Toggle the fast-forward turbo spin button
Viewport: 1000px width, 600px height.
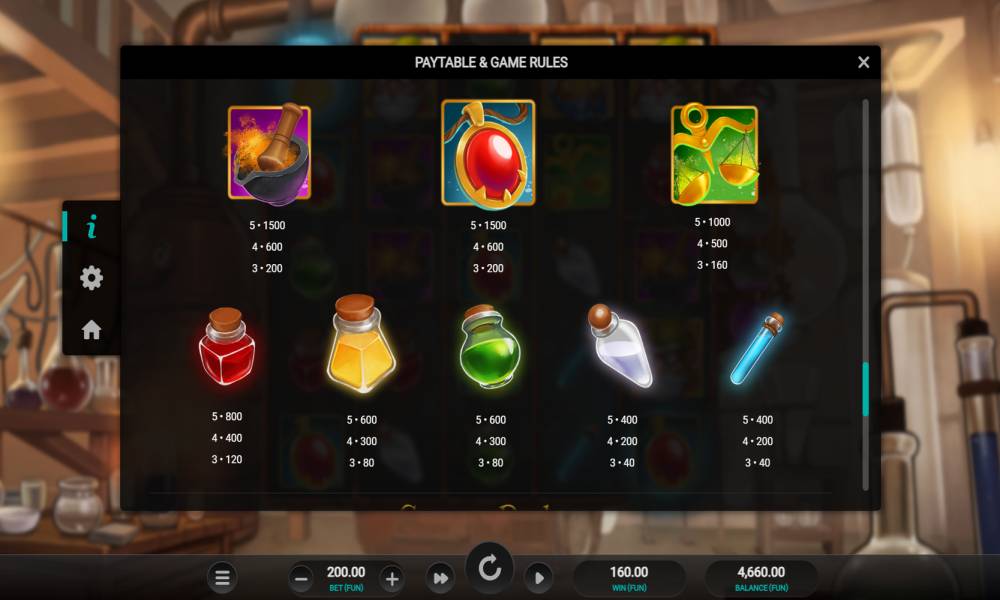[439, 577]
